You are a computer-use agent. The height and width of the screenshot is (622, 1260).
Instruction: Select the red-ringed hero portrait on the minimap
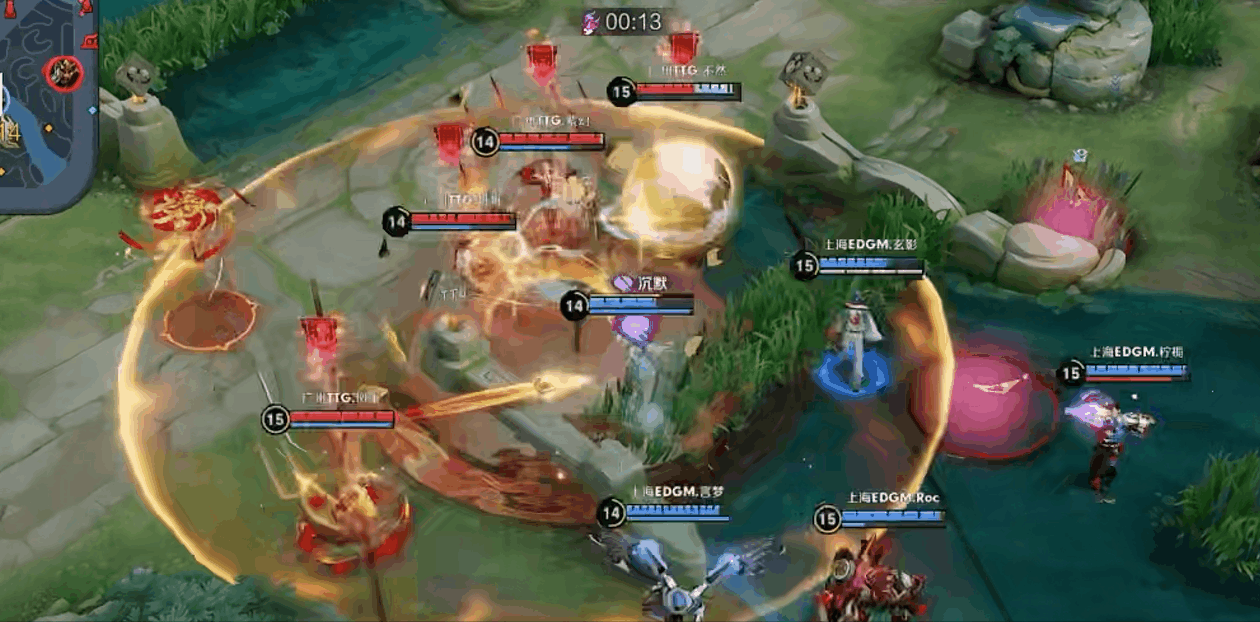(x=63, y=73)
